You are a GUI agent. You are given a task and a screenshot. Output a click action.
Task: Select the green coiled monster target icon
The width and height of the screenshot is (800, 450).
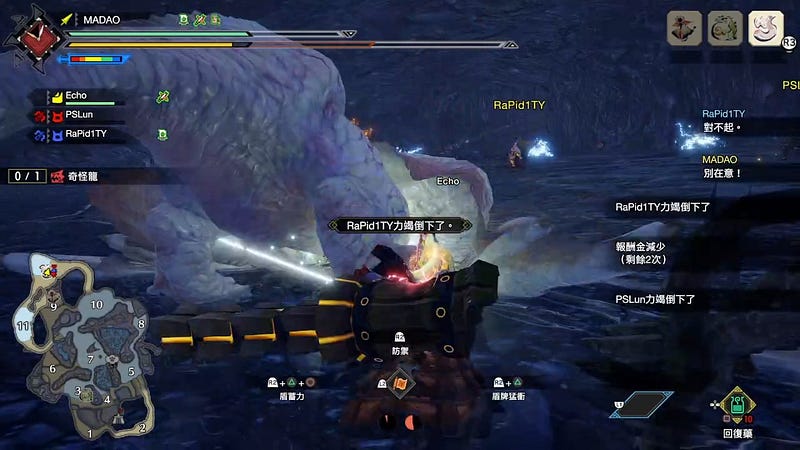[x=725, y=28]
